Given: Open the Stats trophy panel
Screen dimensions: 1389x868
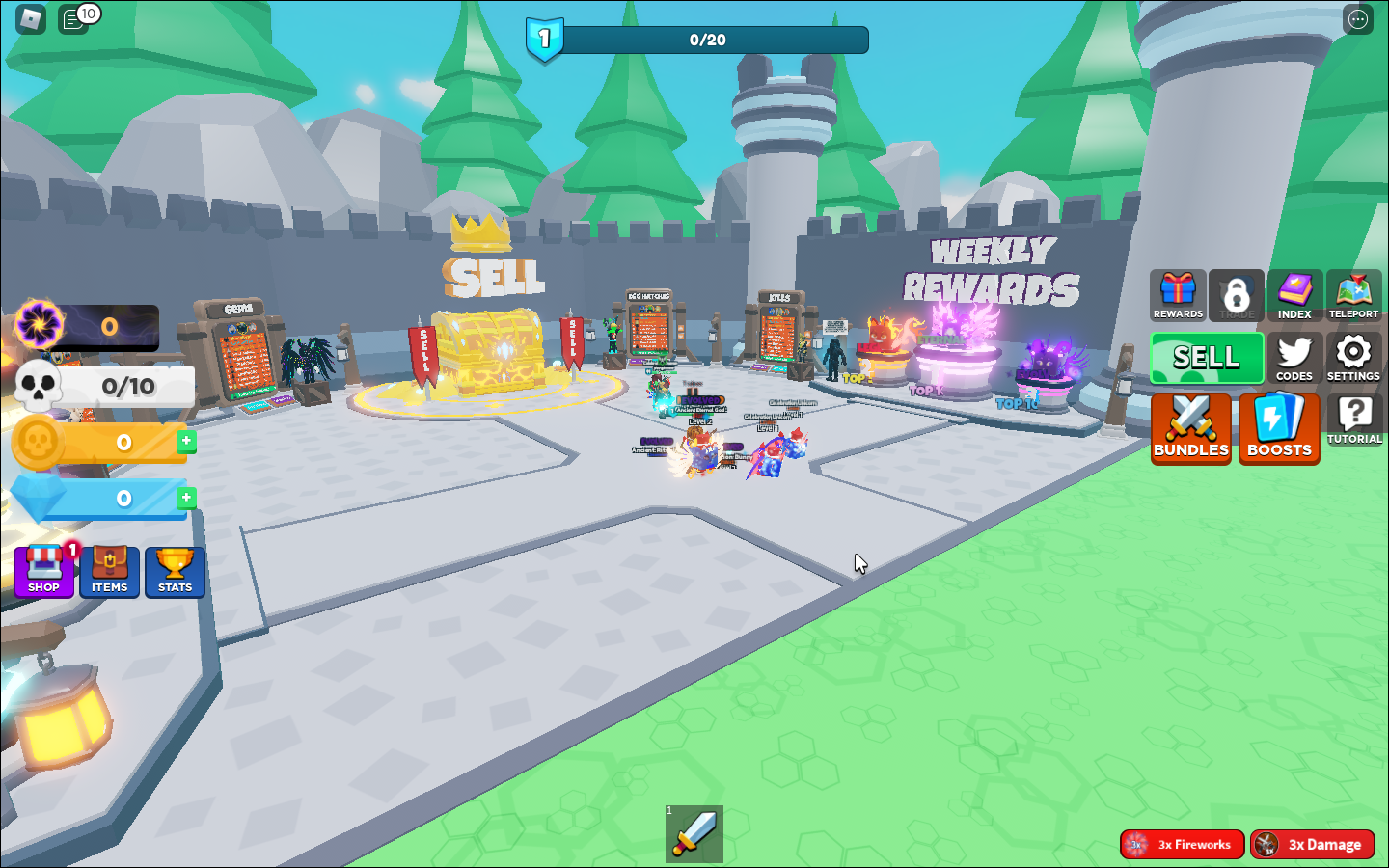Looking at the screenshot, I should 175,571.
